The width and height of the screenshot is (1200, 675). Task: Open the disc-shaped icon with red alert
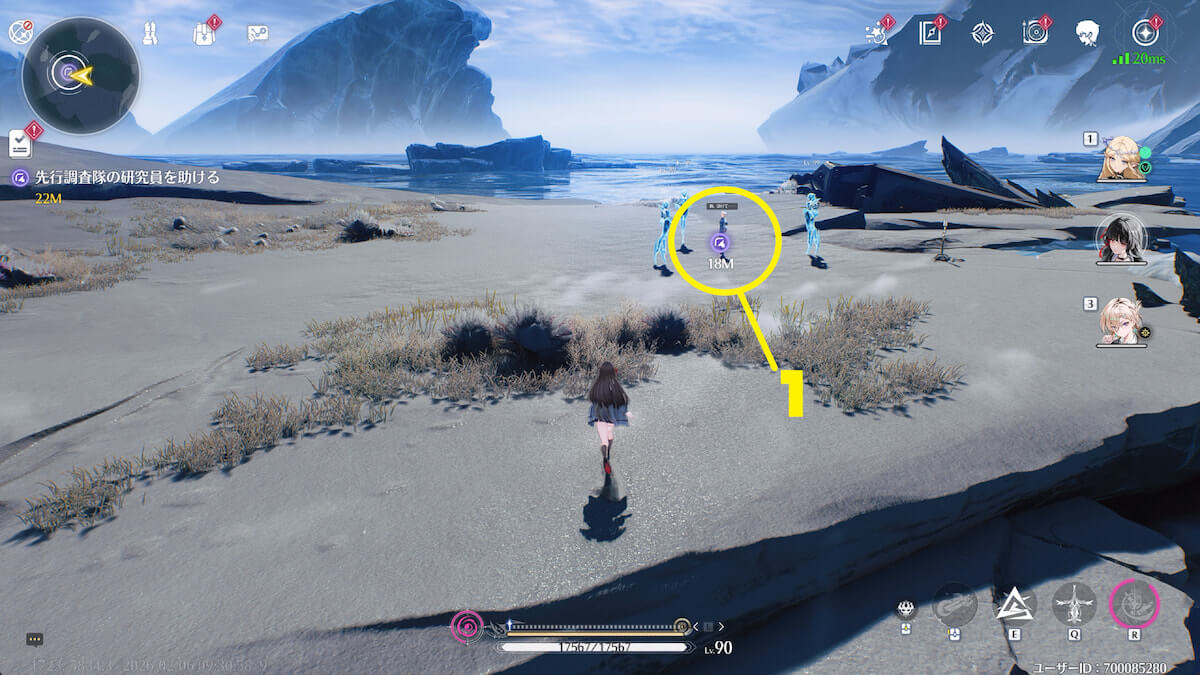[x=1034, y=33]
